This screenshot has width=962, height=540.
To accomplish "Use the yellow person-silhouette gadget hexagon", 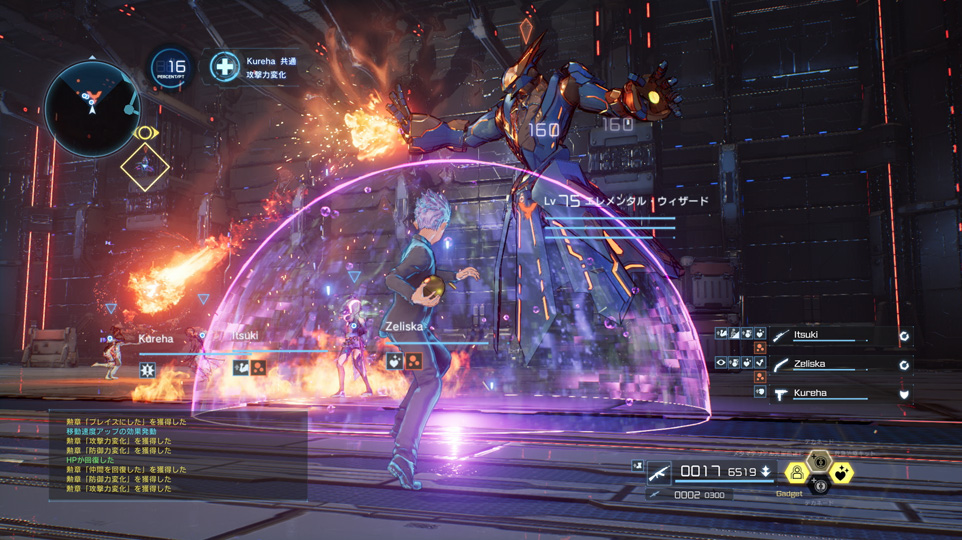I will pyautogui.click(x=796, y=473).
